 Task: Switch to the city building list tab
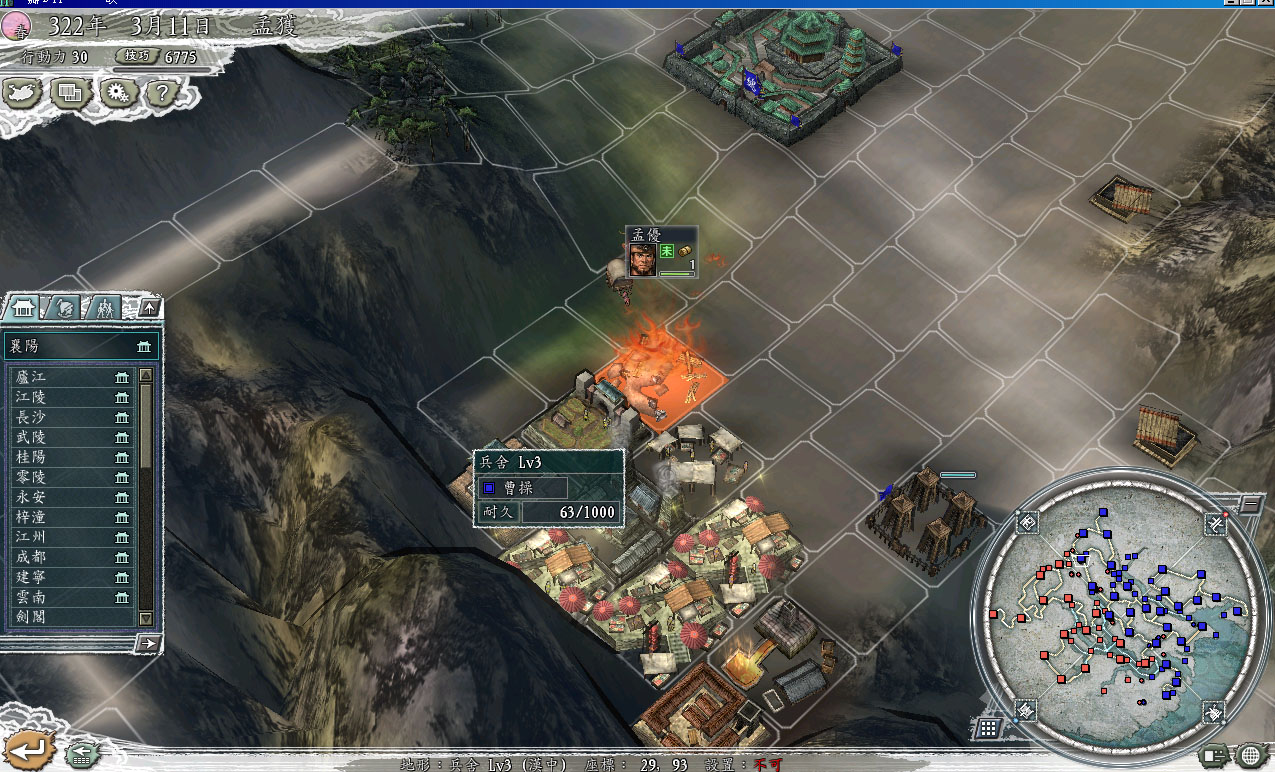tap(23, 307)
